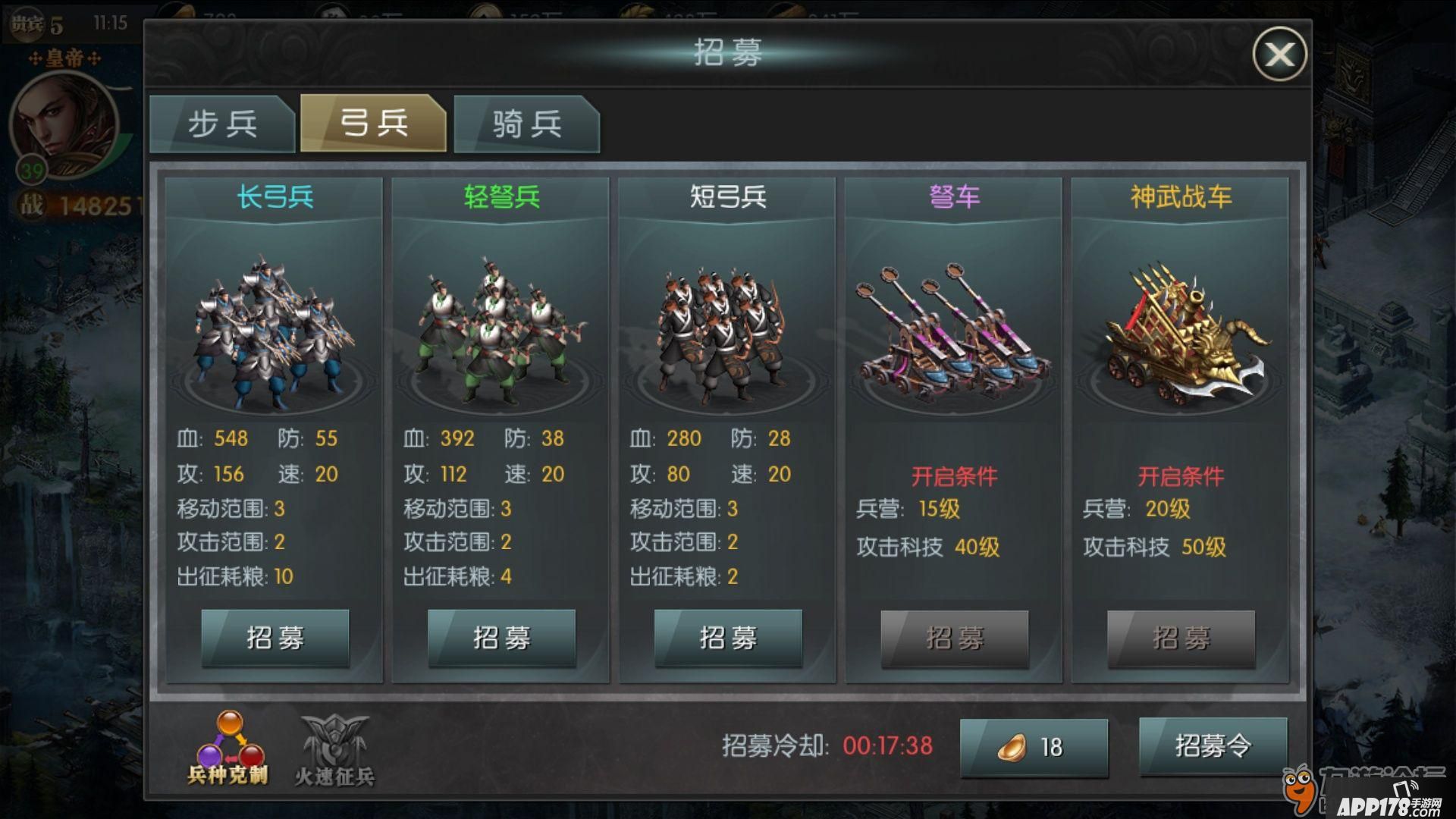Open the 兵种克制 unit counter chart
Viewport: 1456px width, 819px height.
click(x=228, y=747)
